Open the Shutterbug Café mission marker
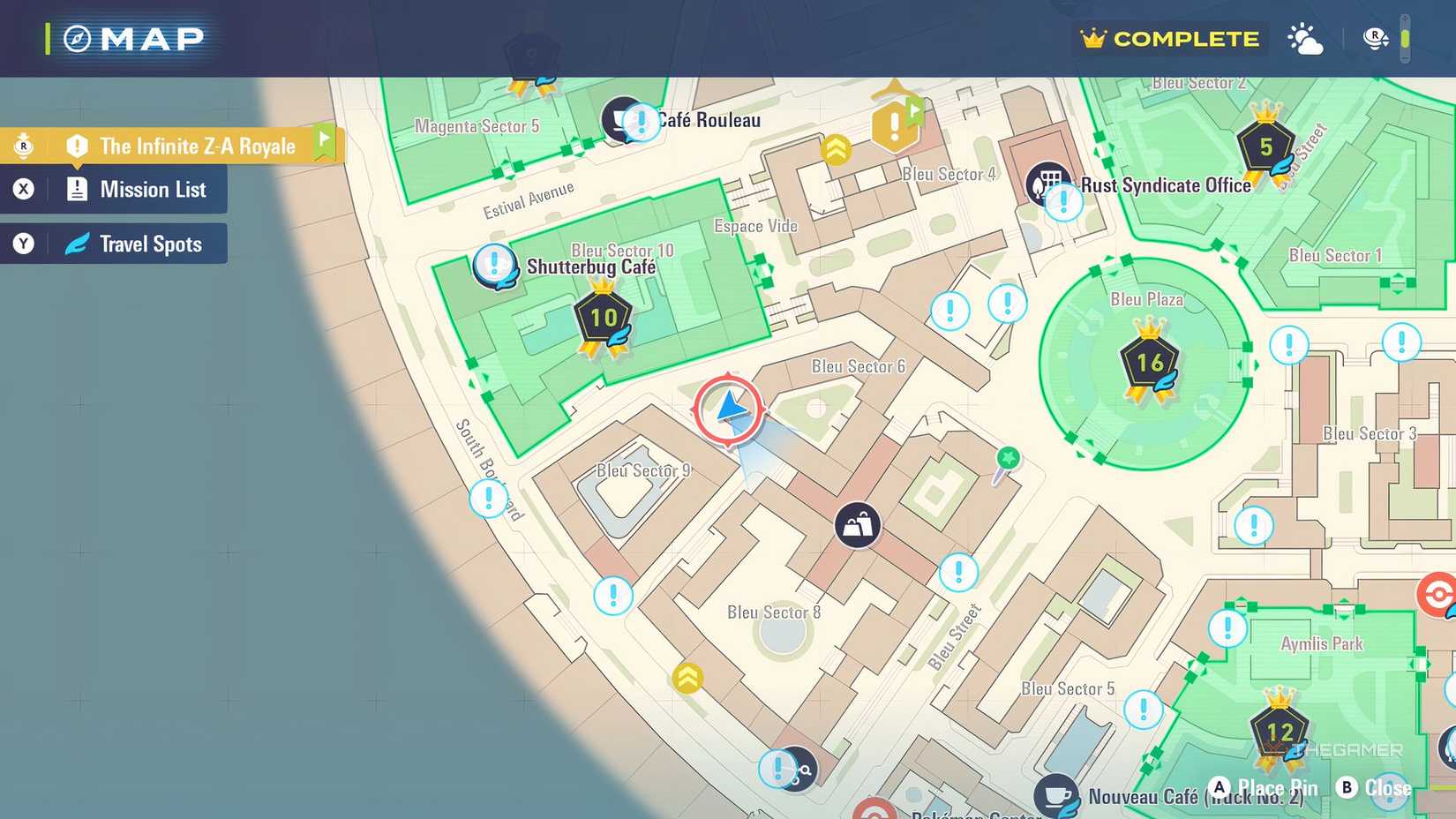1456x819 pixels. [x=492, y=265]
